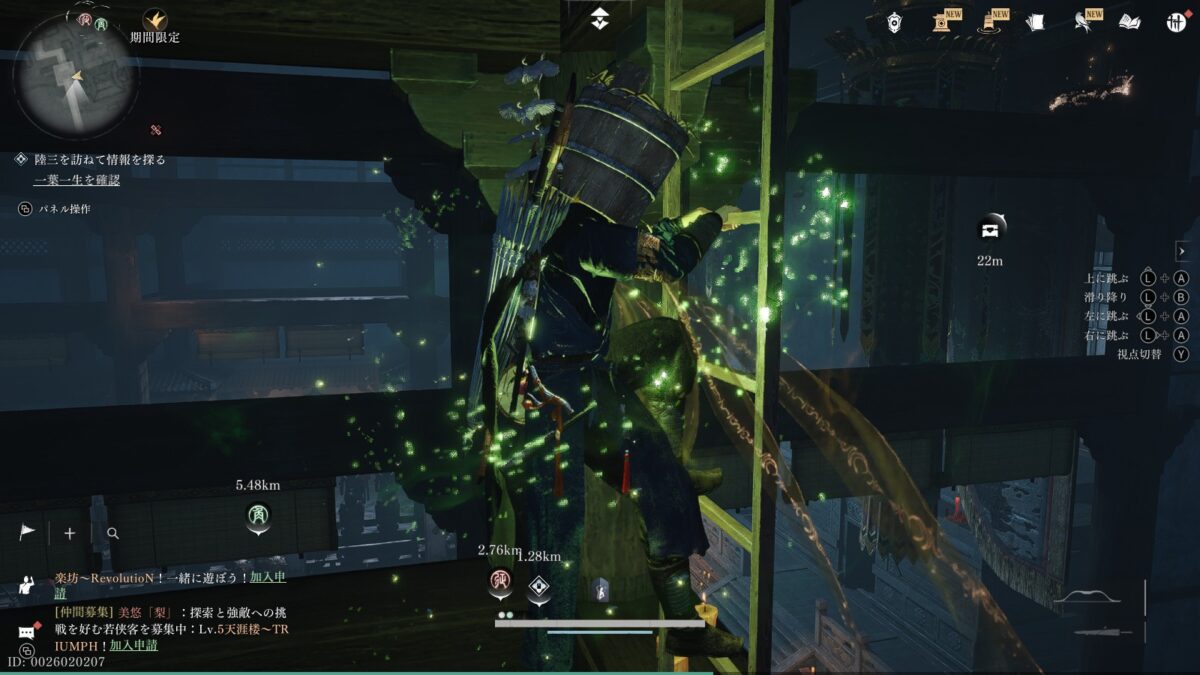Click the waving figure icon beside chat
Image resolution: width=1200 pixels, height=675 pixels.
click(x=27, y=586)
